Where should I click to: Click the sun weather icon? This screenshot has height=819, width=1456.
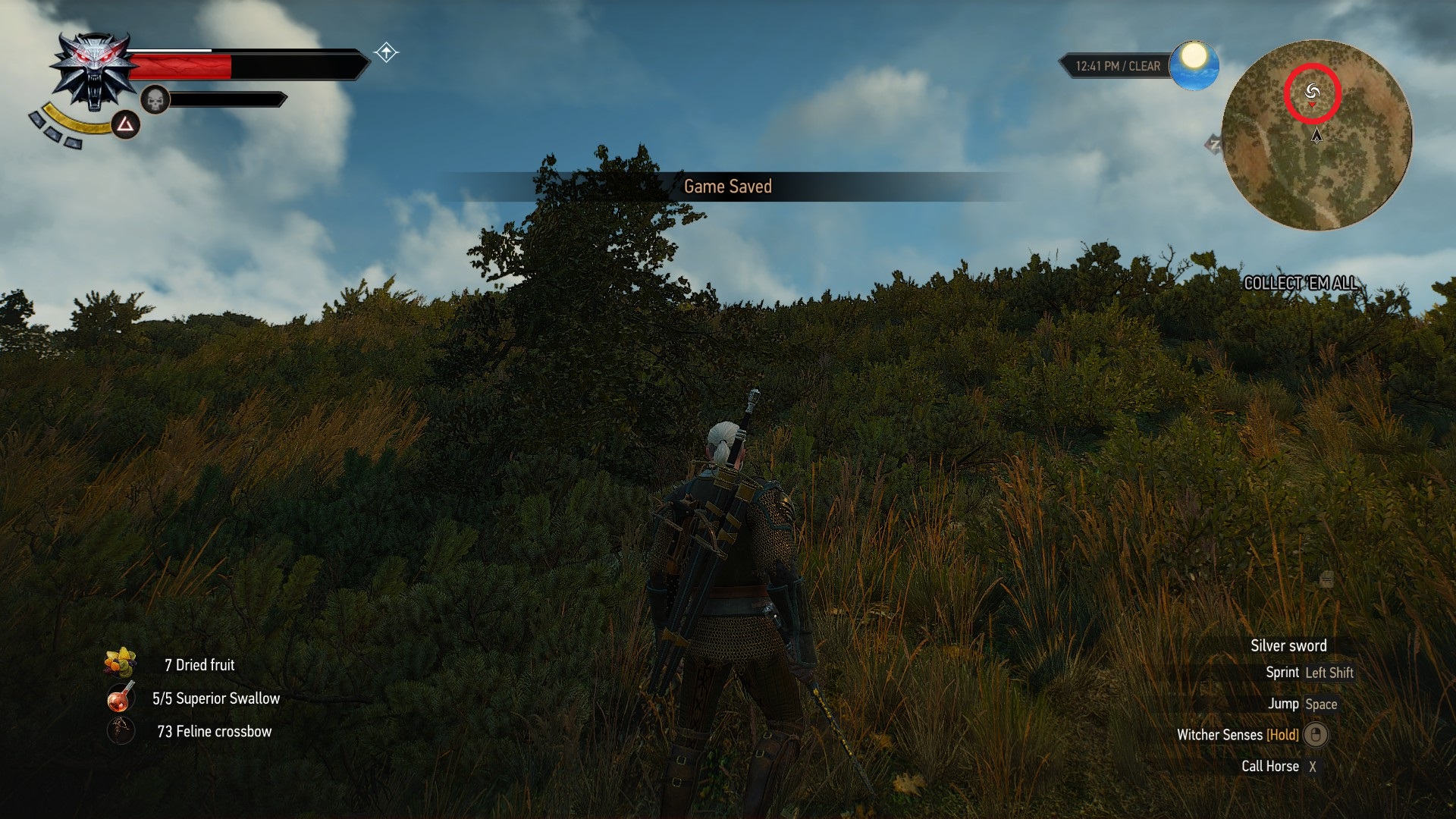click(1194, 64)
